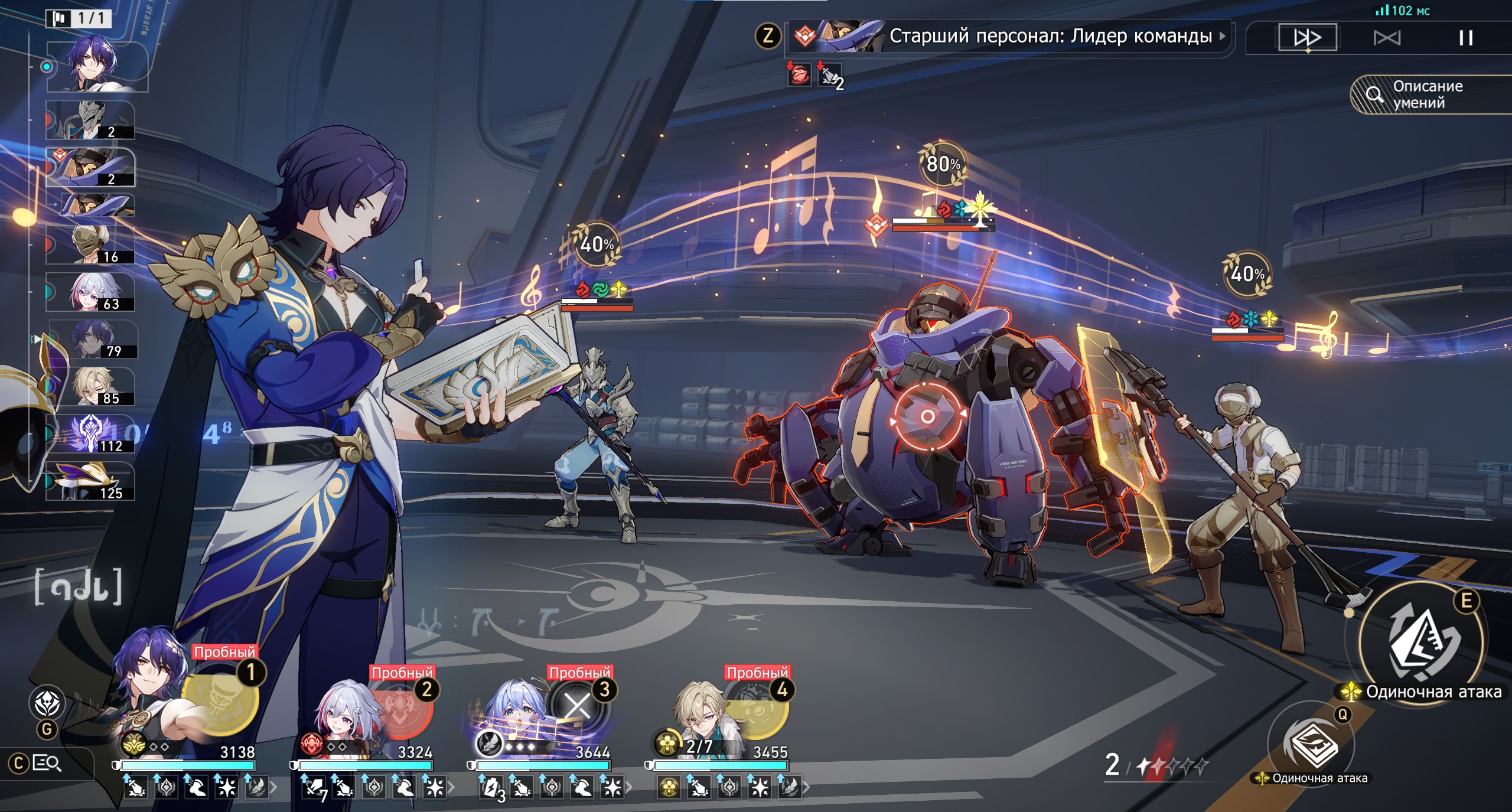The image size is (1512, 812).
Task: Open the Senior Staff: Team Leader enemy info
Action: tap(1010, 37)
